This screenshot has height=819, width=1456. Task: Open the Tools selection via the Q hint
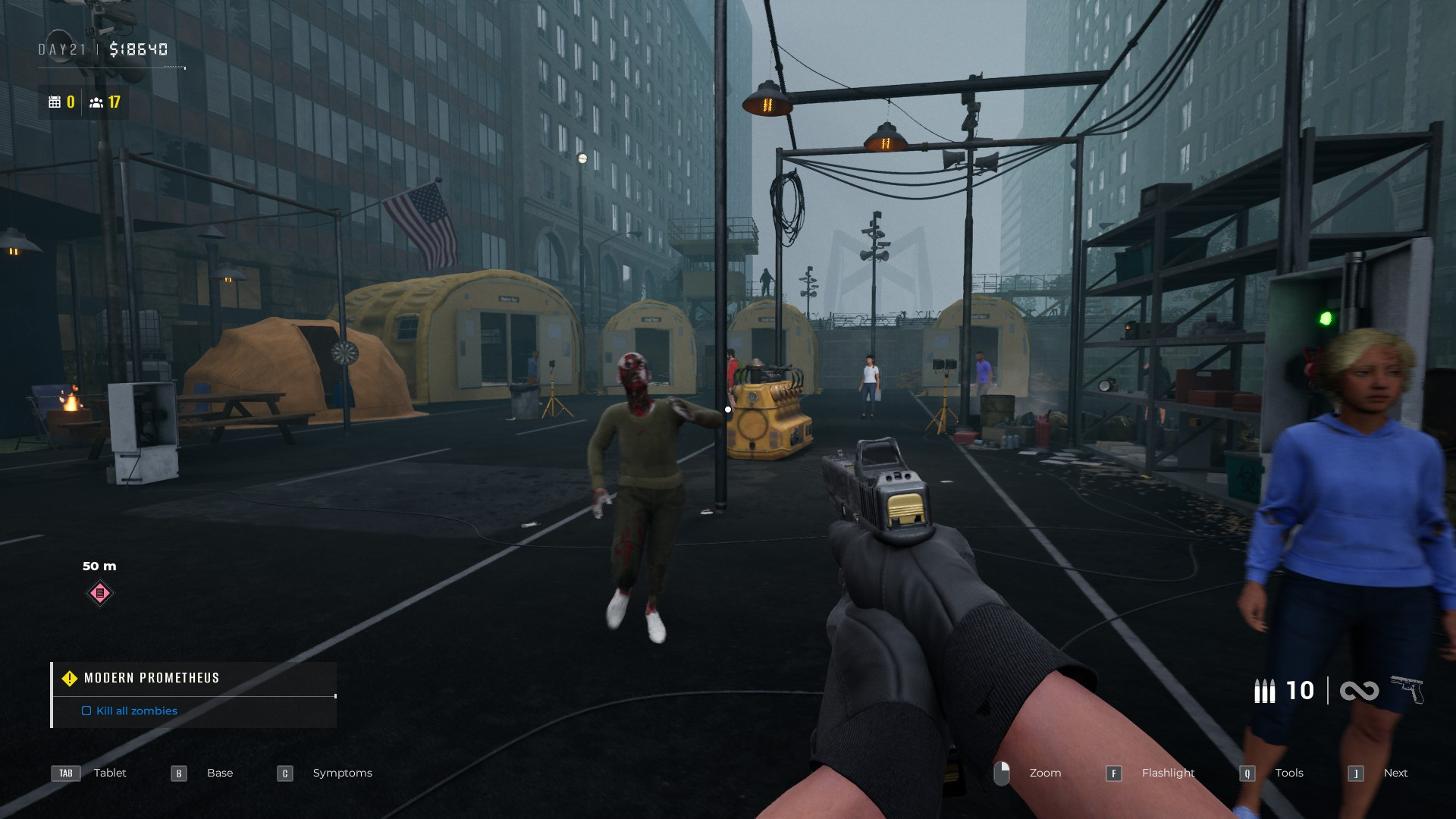point(1246,773)
